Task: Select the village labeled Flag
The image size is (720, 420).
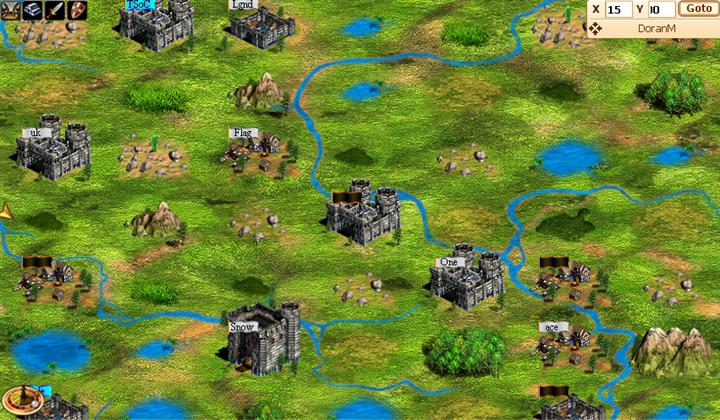Action: [x=253, y=147]
